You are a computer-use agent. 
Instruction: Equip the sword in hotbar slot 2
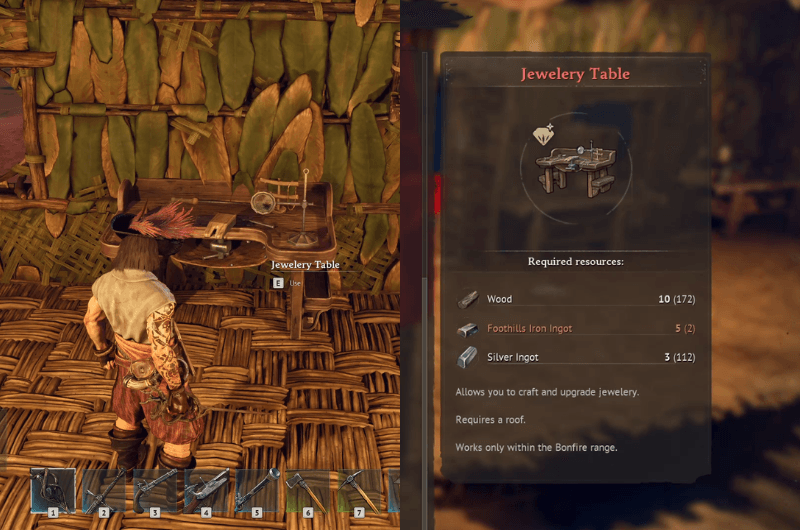[104, 491]
